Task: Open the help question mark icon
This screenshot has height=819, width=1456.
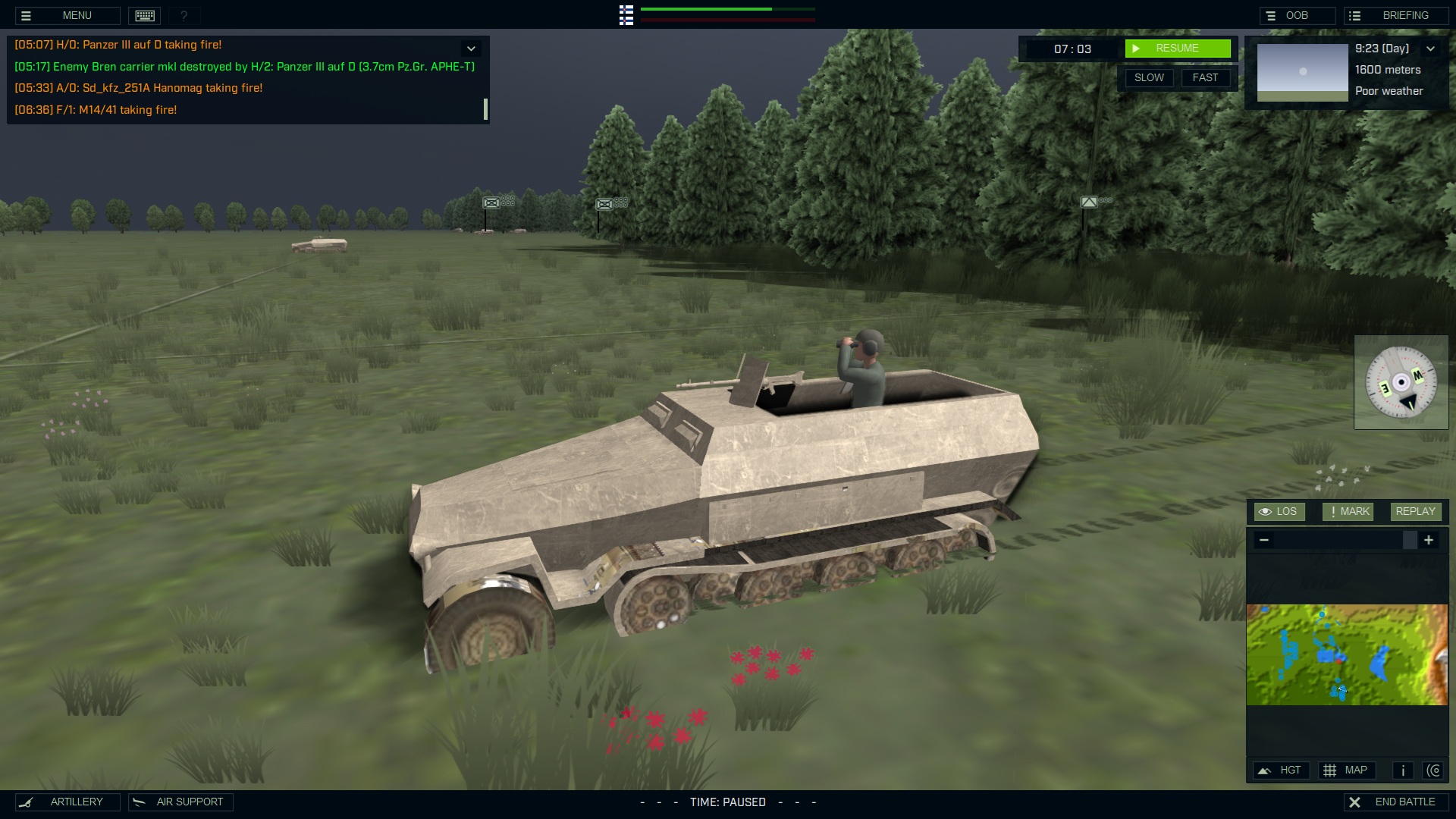Action: [x=184, y=15]
